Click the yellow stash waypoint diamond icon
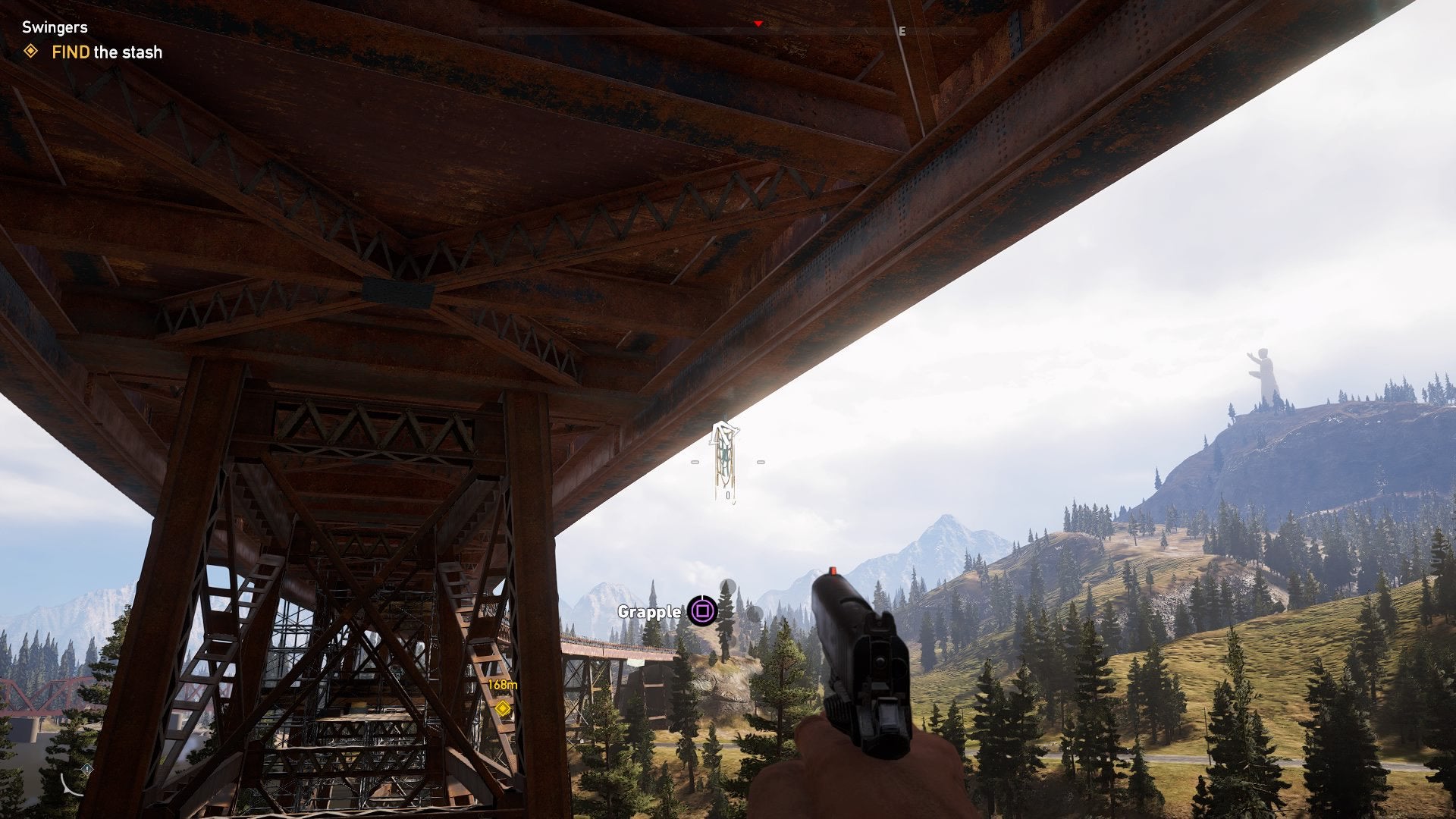The height and width of the screenshot is (819, 1456). point(503,710)
